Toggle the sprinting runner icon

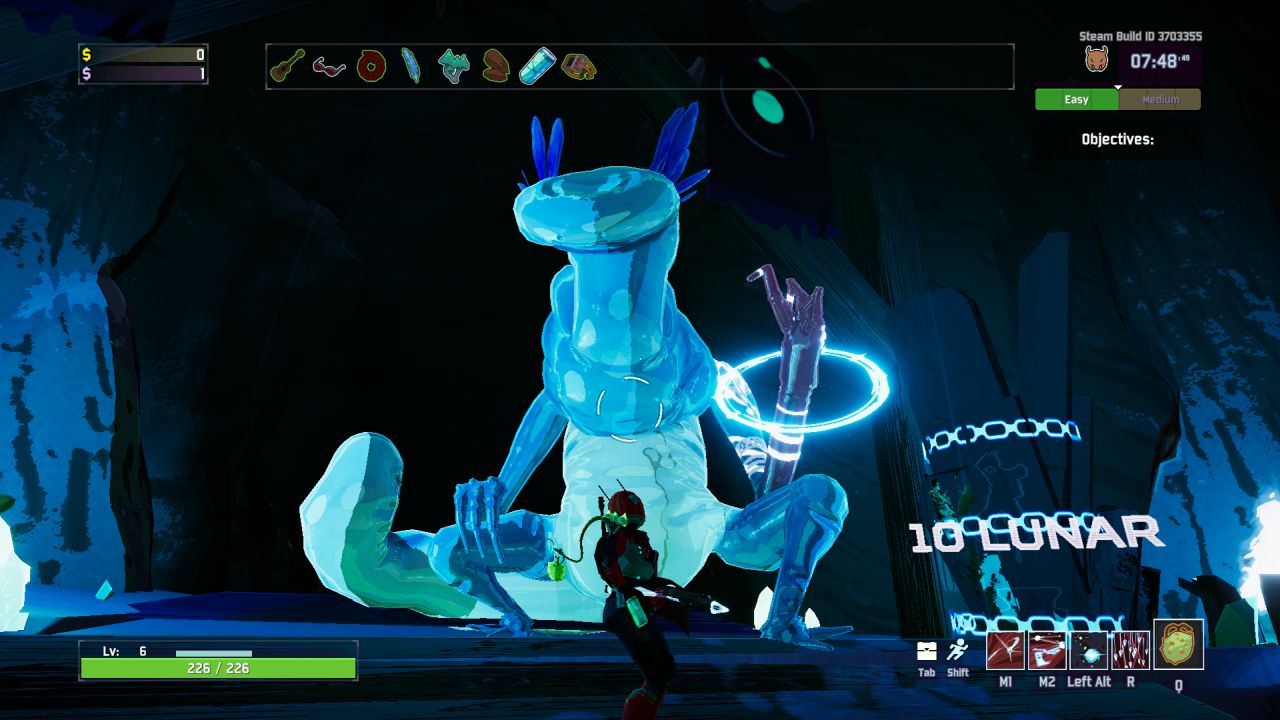pyautogui.click(x=958, y=650)
